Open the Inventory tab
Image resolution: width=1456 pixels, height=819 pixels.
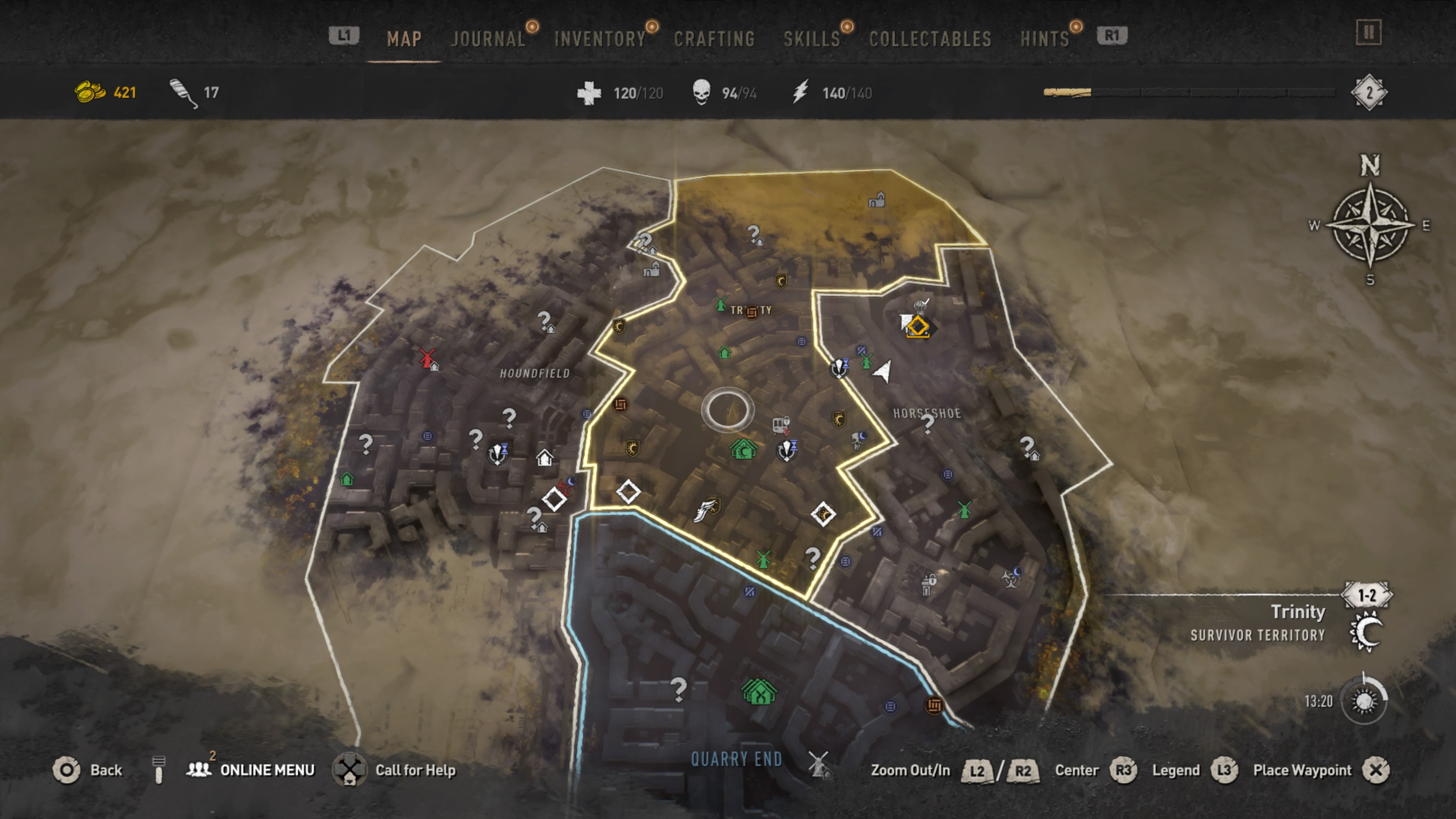point(600,38)
